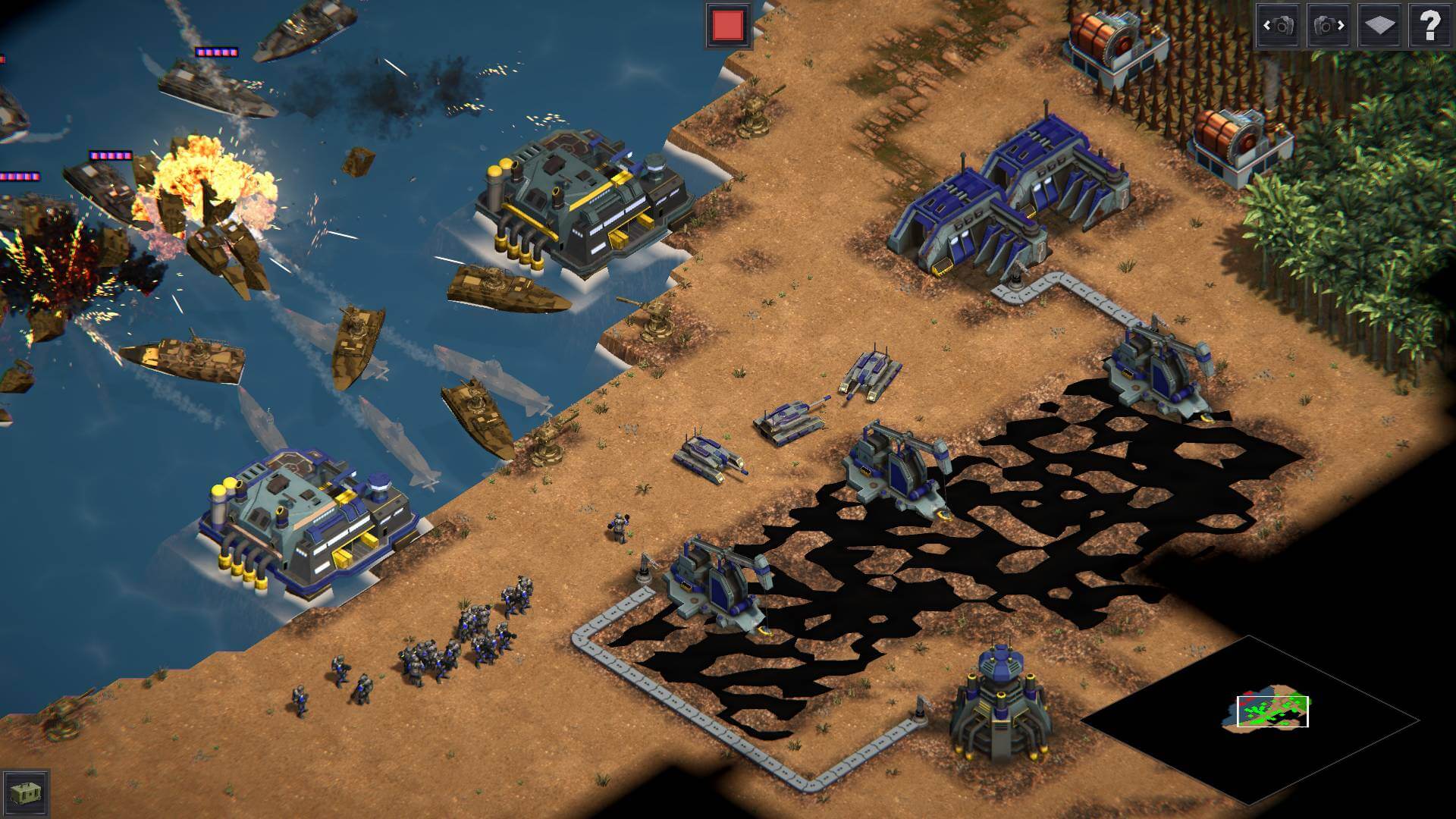Click the minimap's highlighted view area
The width and height of the screenshot is (1456, 819).
click(1272, 711)
